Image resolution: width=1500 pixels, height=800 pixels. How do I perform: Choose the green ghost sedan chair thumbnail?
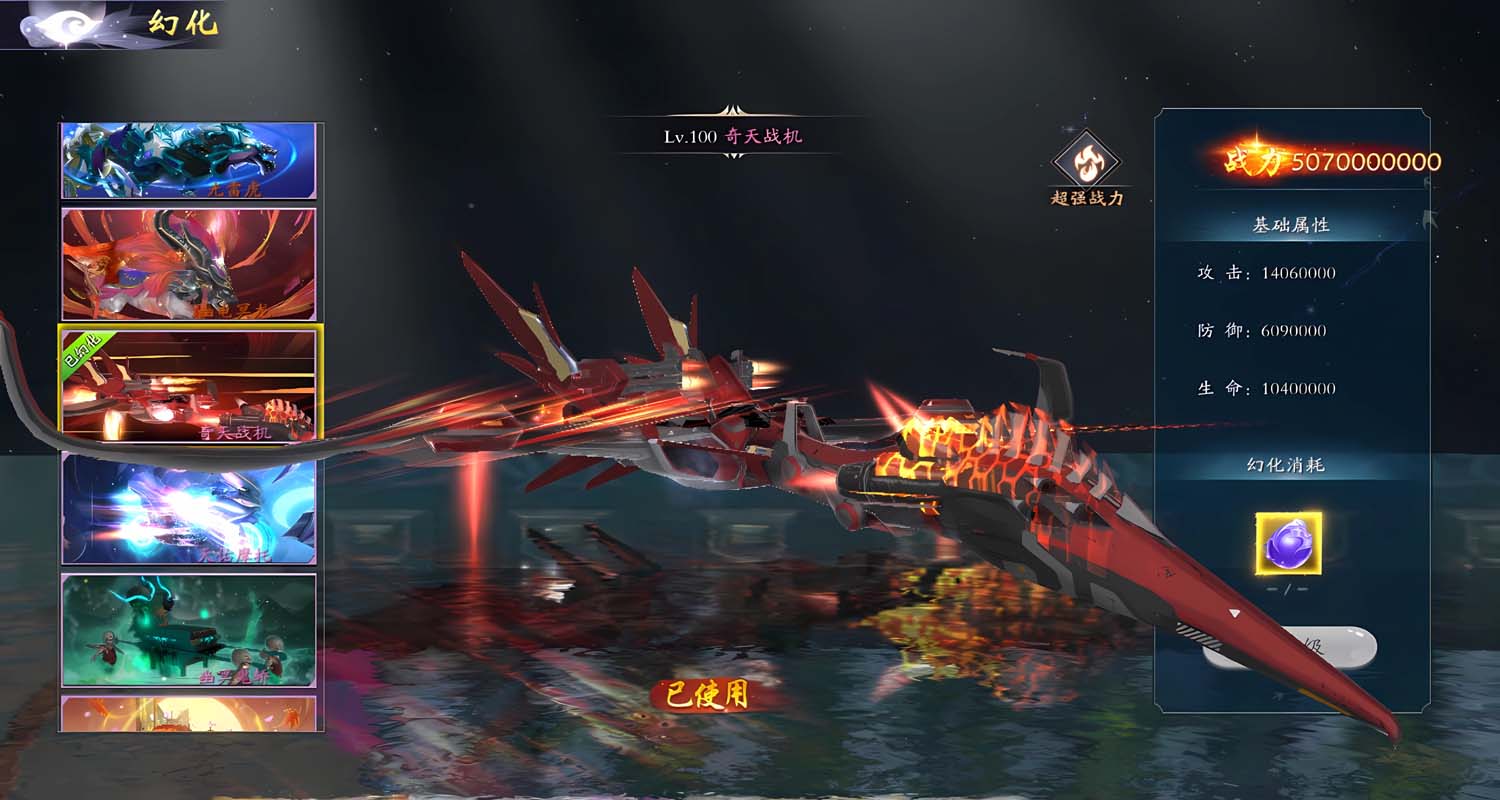(x=189, y=630)
